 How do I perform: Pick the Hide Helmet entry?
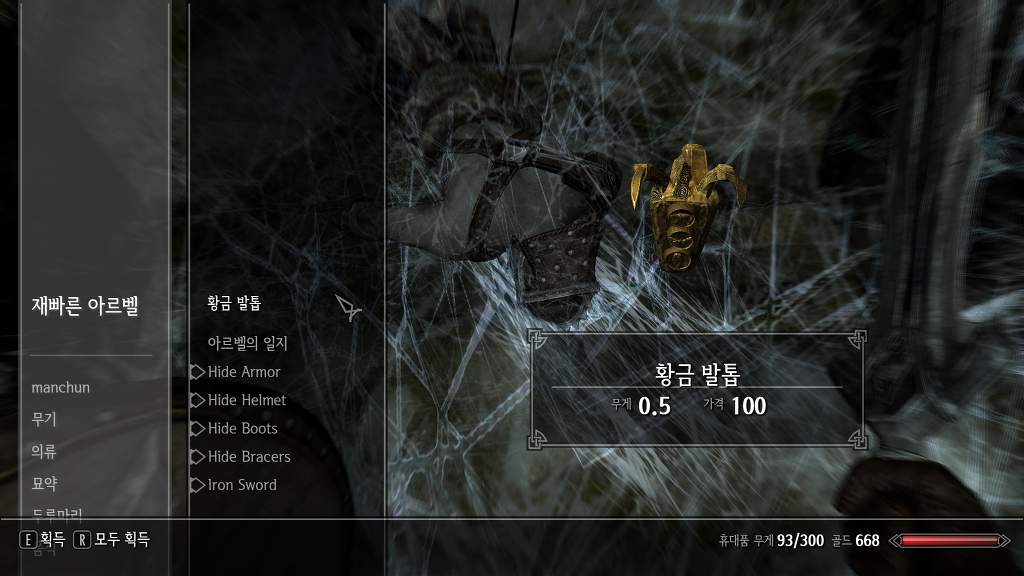coord(247,400)
